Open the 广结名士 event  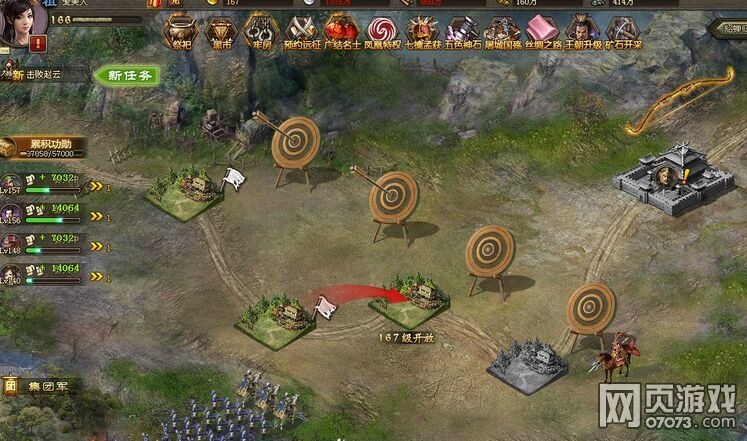tap(341, 32)
